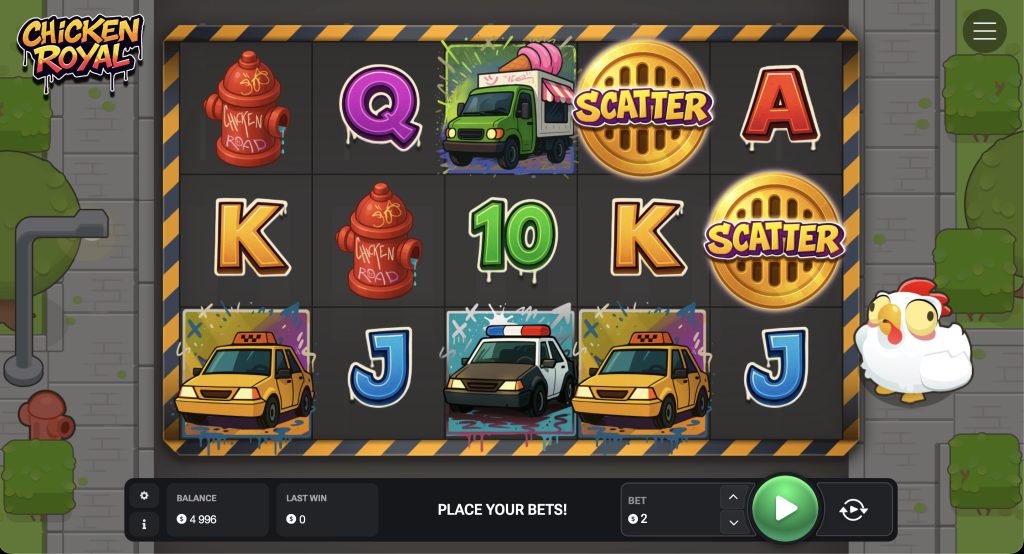Image resolution: width=1024 pixels, height=554 pixels.
Task: Open the hamburger menu
Action: point(984,31)
